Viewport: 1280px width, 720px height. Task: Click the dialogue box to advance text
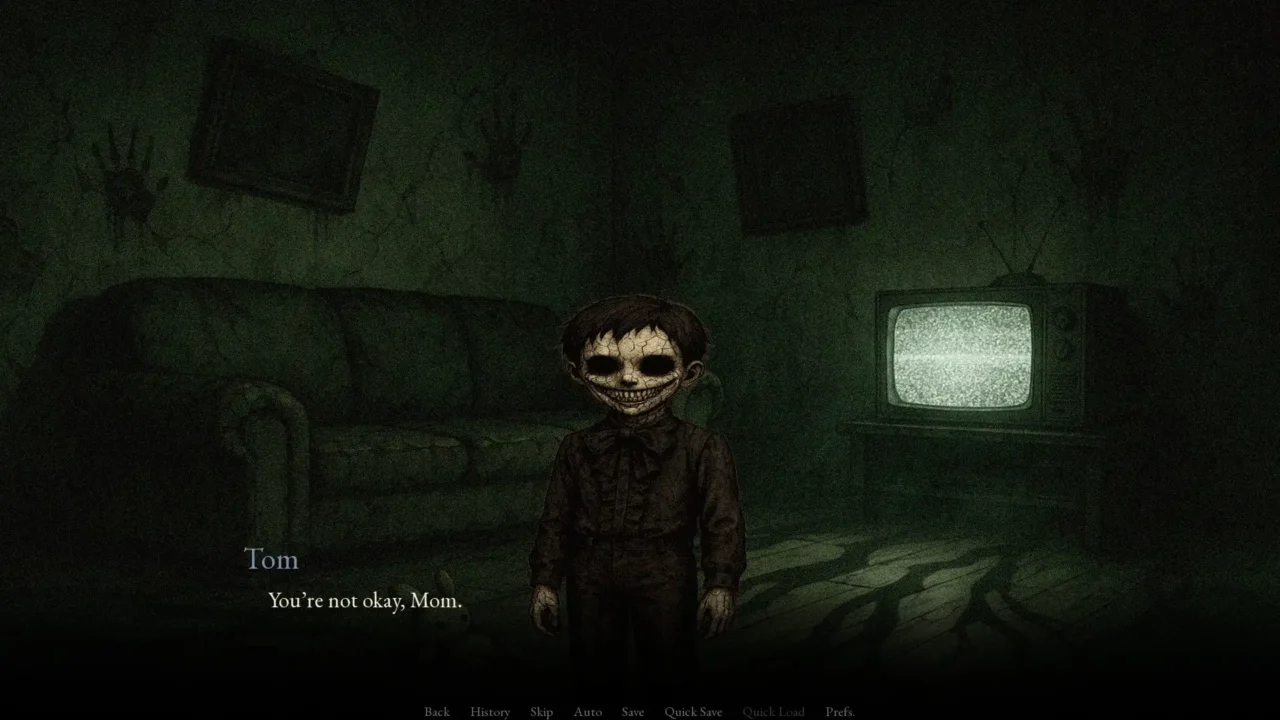(640, 620)
